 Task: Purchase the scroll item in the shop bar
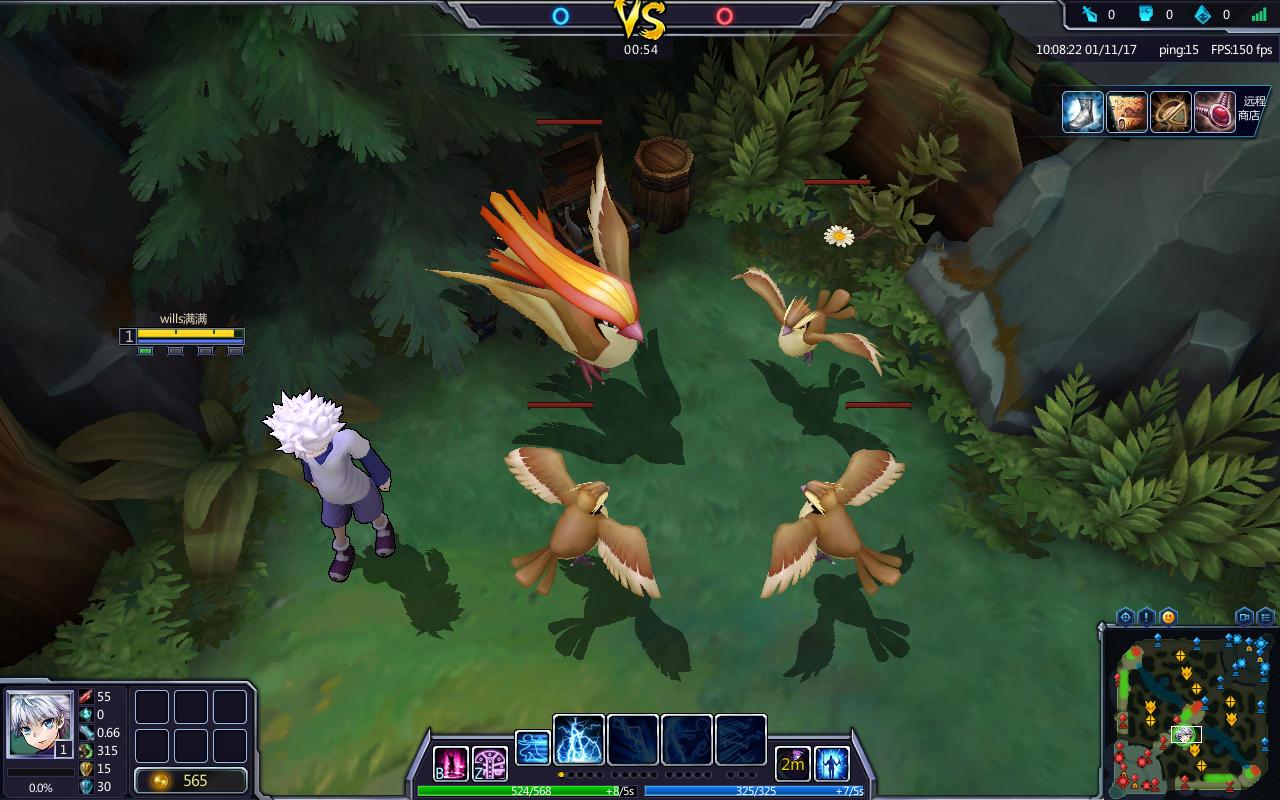coord(1127,112)
